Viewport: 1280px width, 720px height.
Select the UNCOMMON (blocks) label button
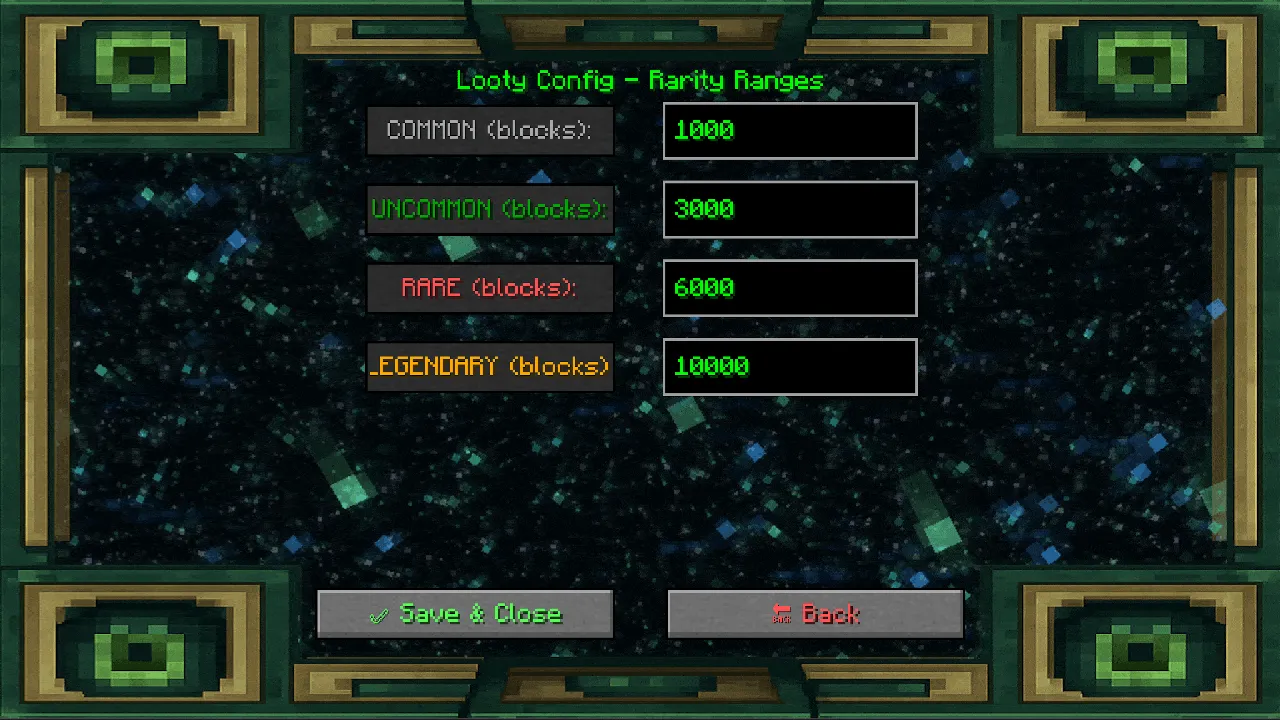click(x=490, y=209)
